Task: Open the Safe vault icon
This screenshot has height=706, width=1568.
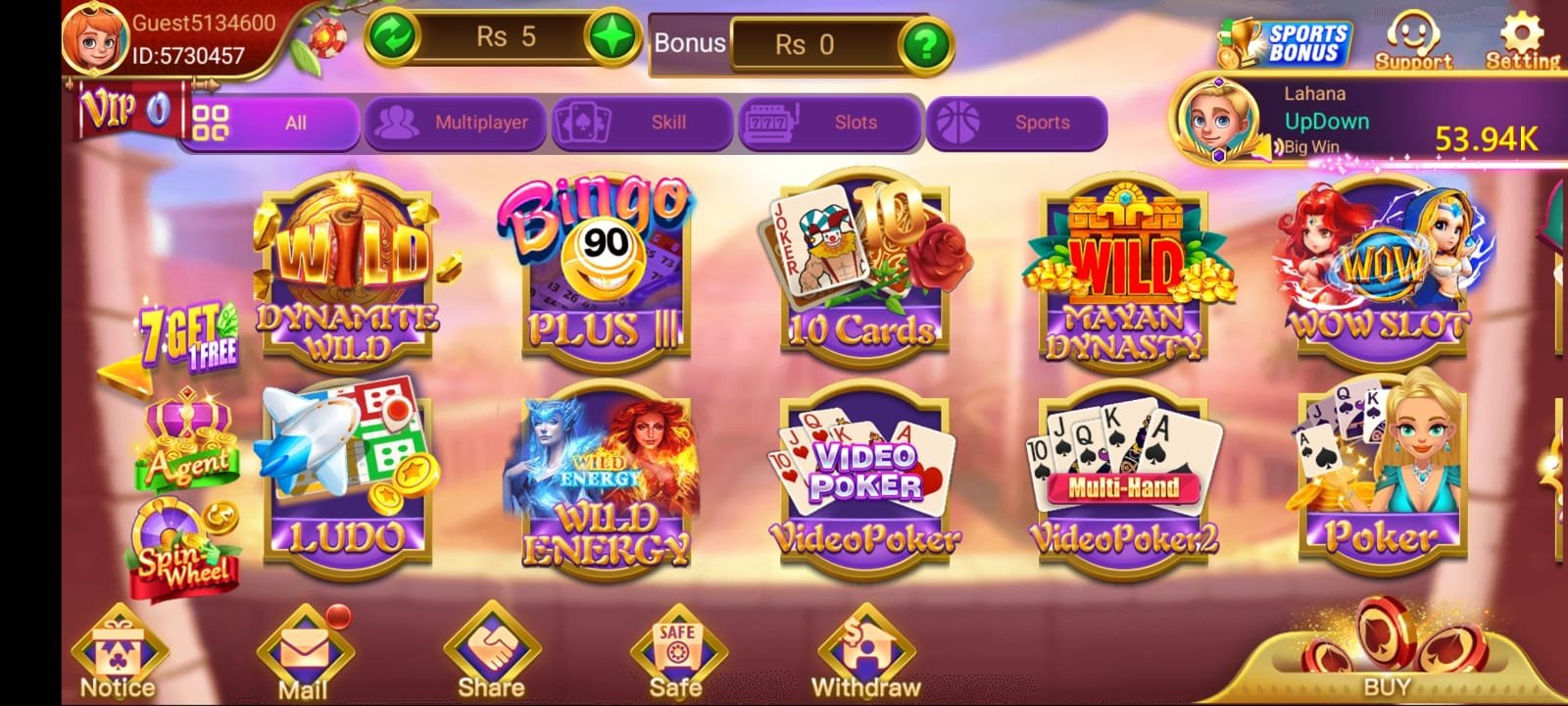Action: 673,647
